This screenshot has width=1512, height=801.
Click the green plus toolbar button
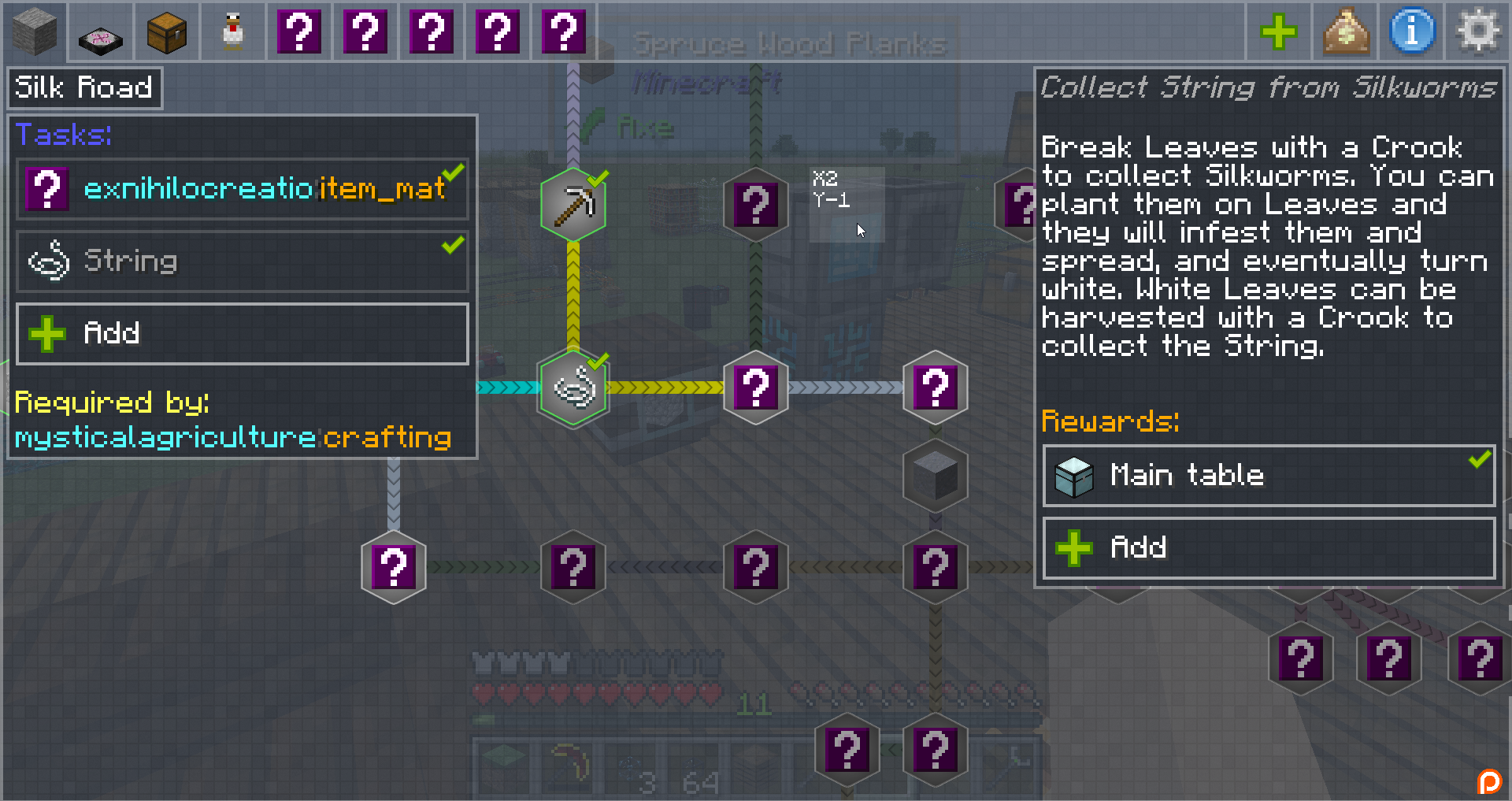(1278, 32)
